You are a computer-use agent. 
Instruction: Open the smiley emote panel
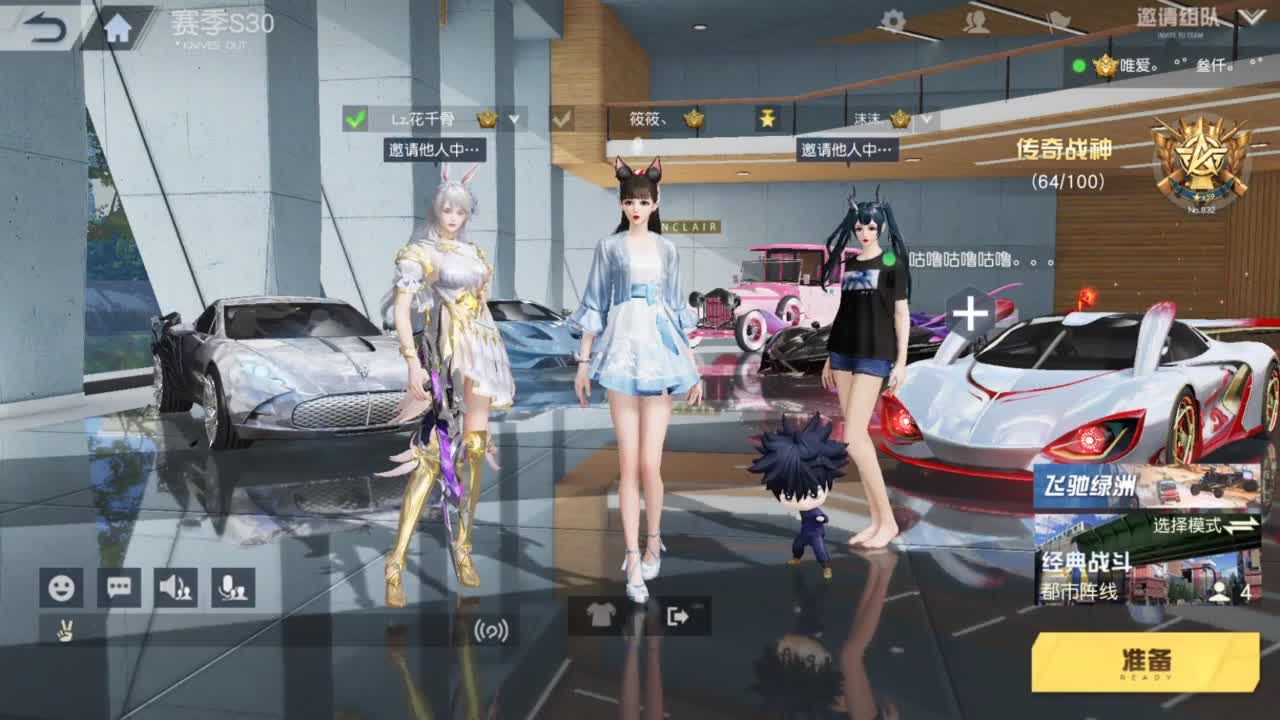coord(60,589)
